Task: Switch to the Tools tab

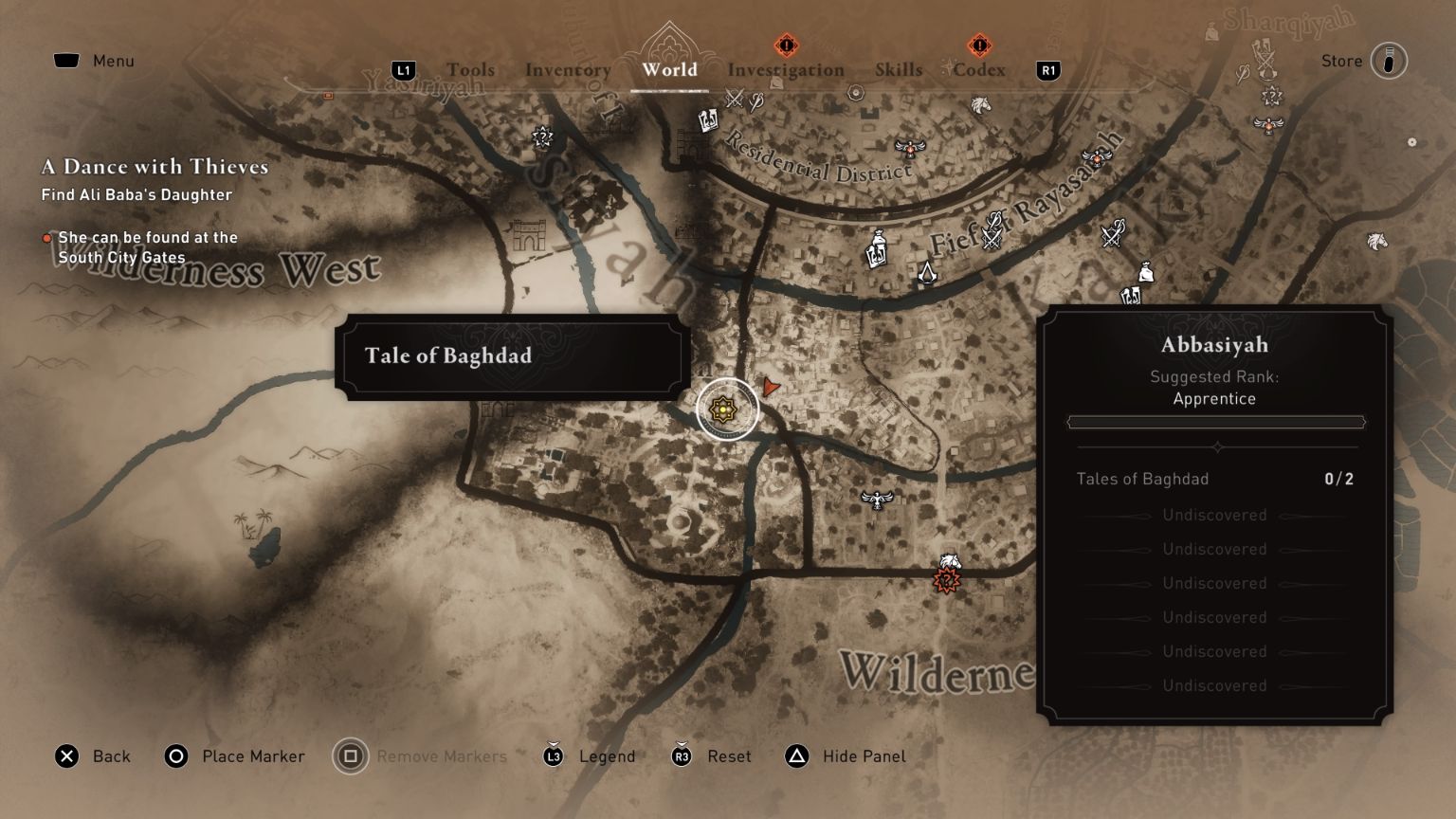Action: (470, 70)
